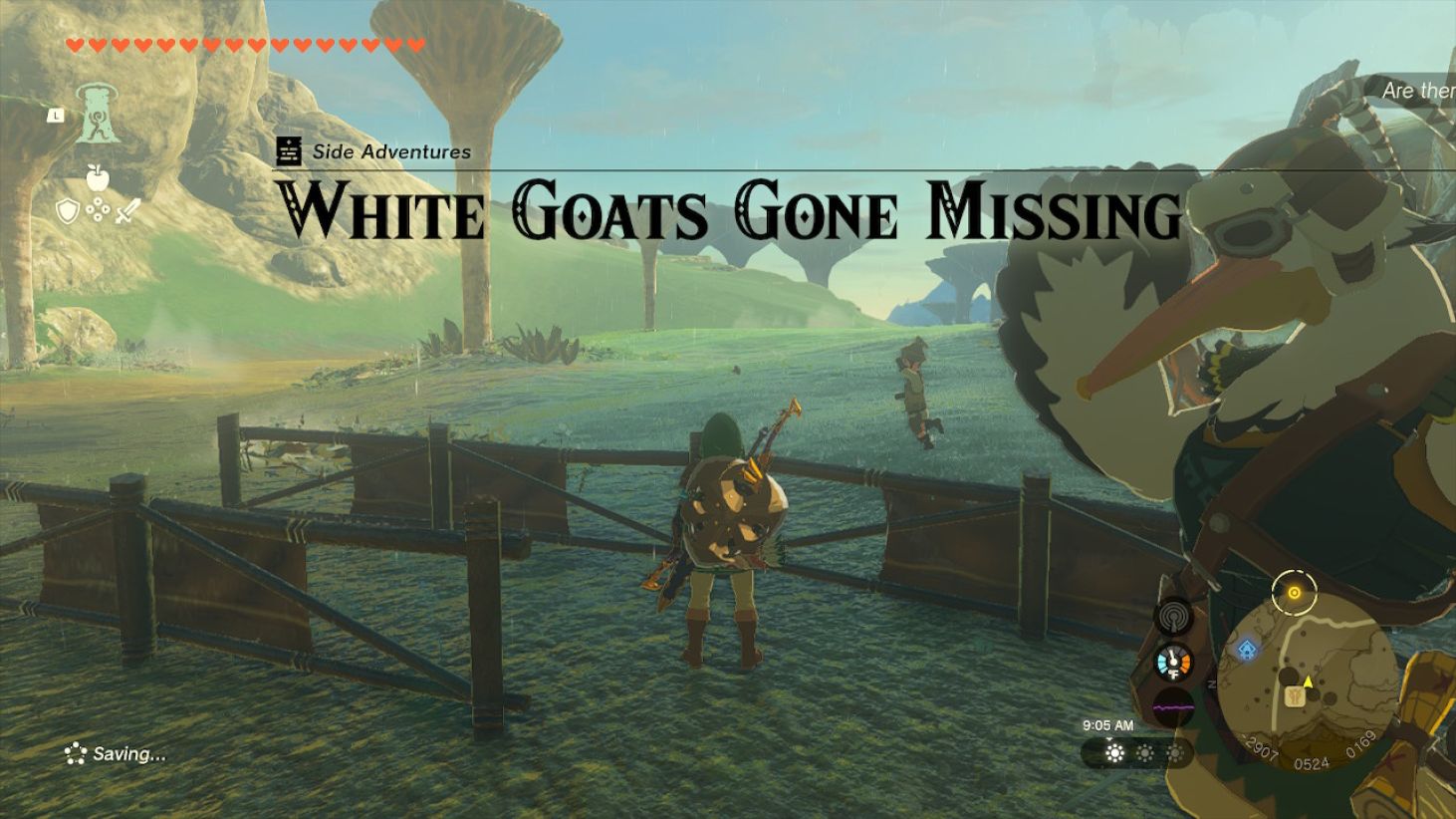Viewport: 1456px width, 819px height.
Task: Click the shield equipment icon
Action: (68, 209)
